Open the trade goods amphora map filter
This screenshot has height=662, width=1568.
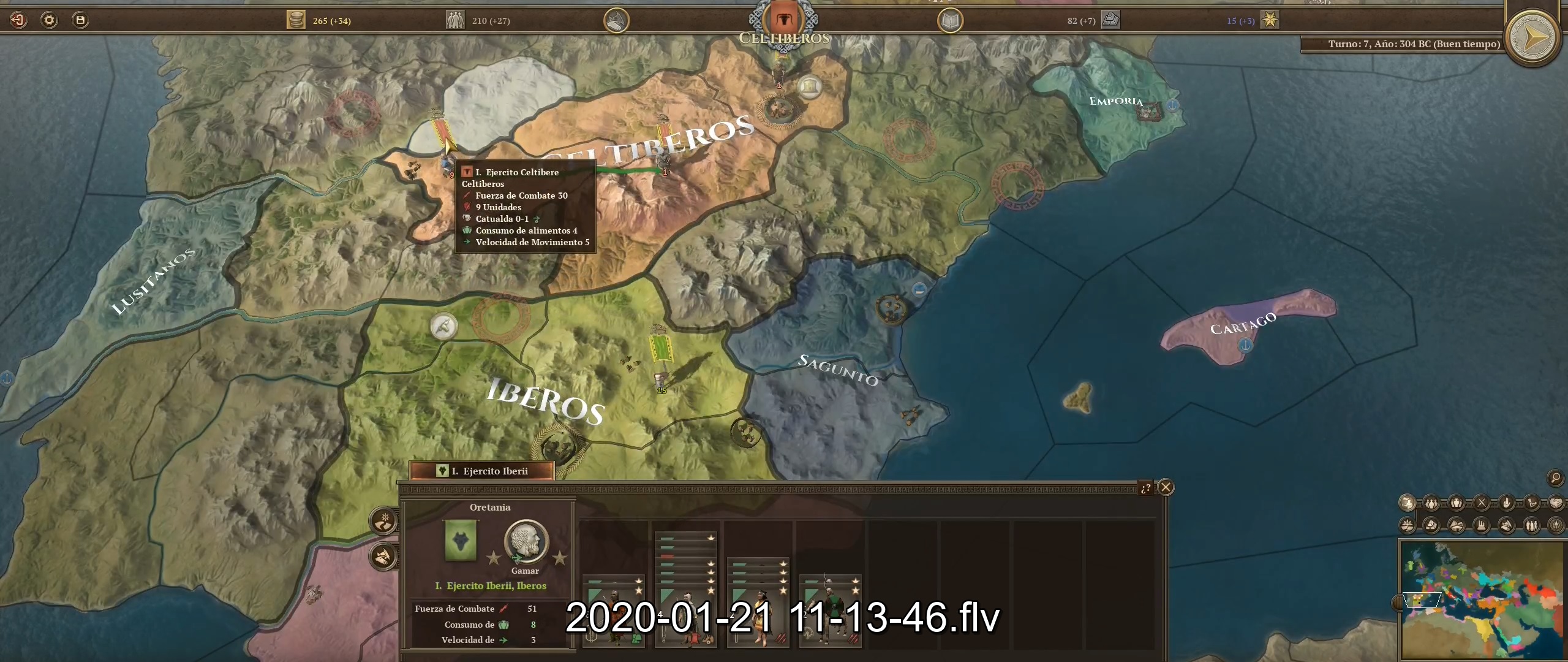click(x=1456, y=503)
